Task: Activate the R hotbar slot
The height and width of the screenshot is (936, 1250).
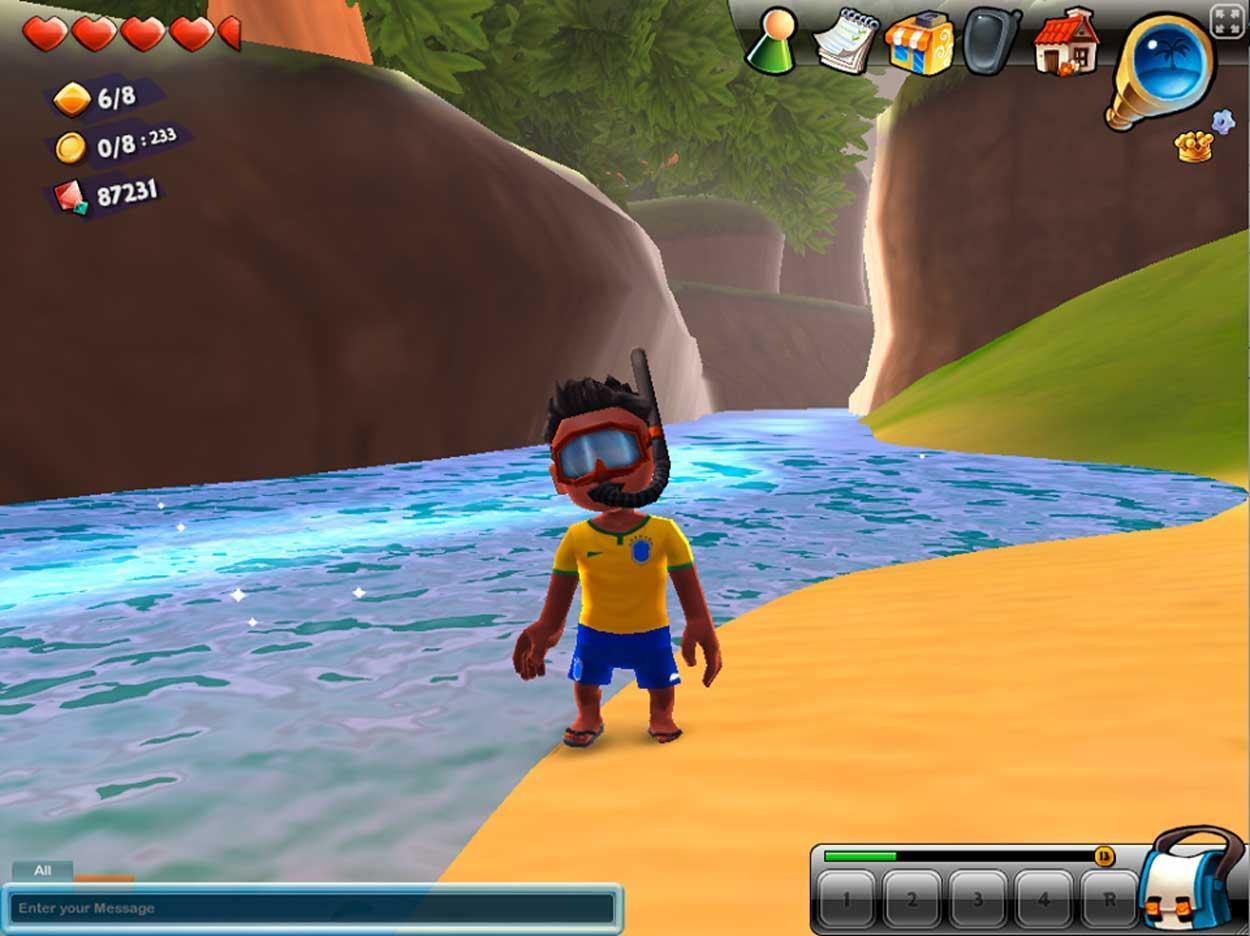Action: (1109, 899)
